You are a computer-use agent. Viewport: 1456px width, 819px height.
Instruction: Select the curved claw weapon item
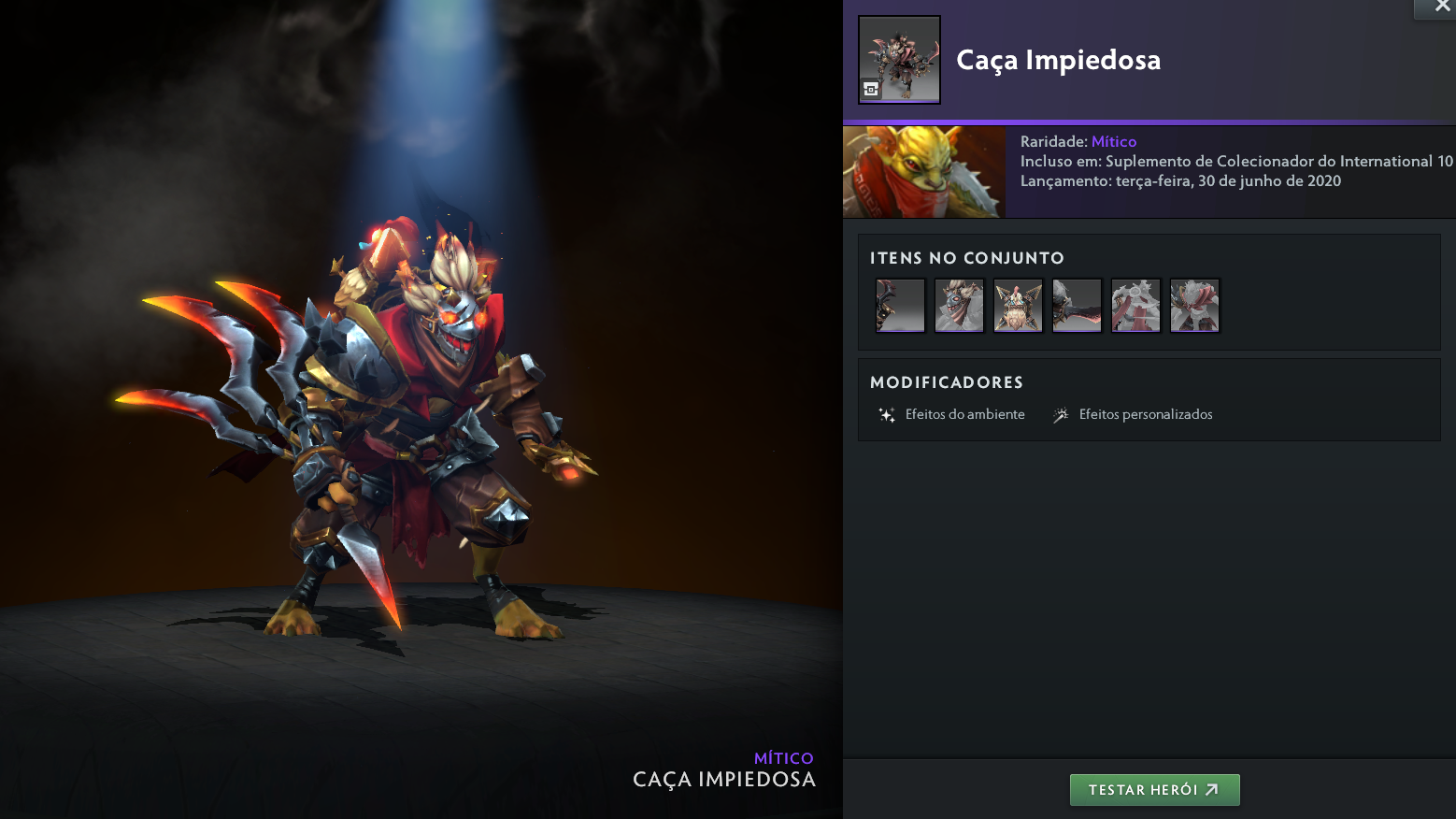coord(900,306)
